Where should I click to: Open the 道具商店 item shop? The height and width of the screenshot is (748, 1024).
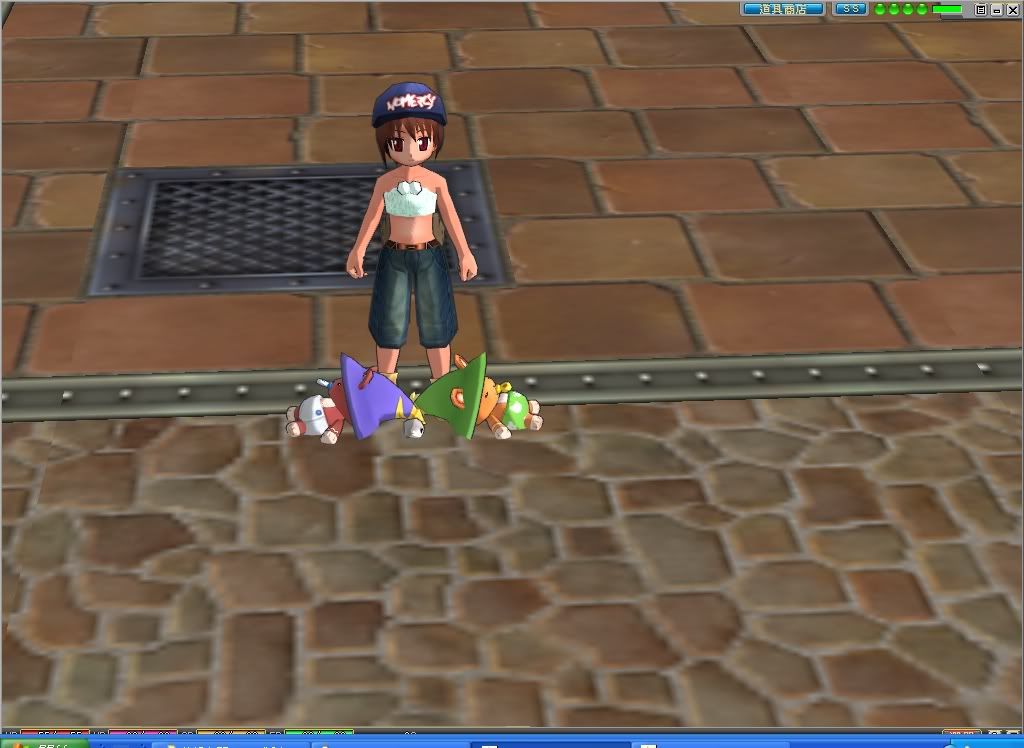point(782,9)
